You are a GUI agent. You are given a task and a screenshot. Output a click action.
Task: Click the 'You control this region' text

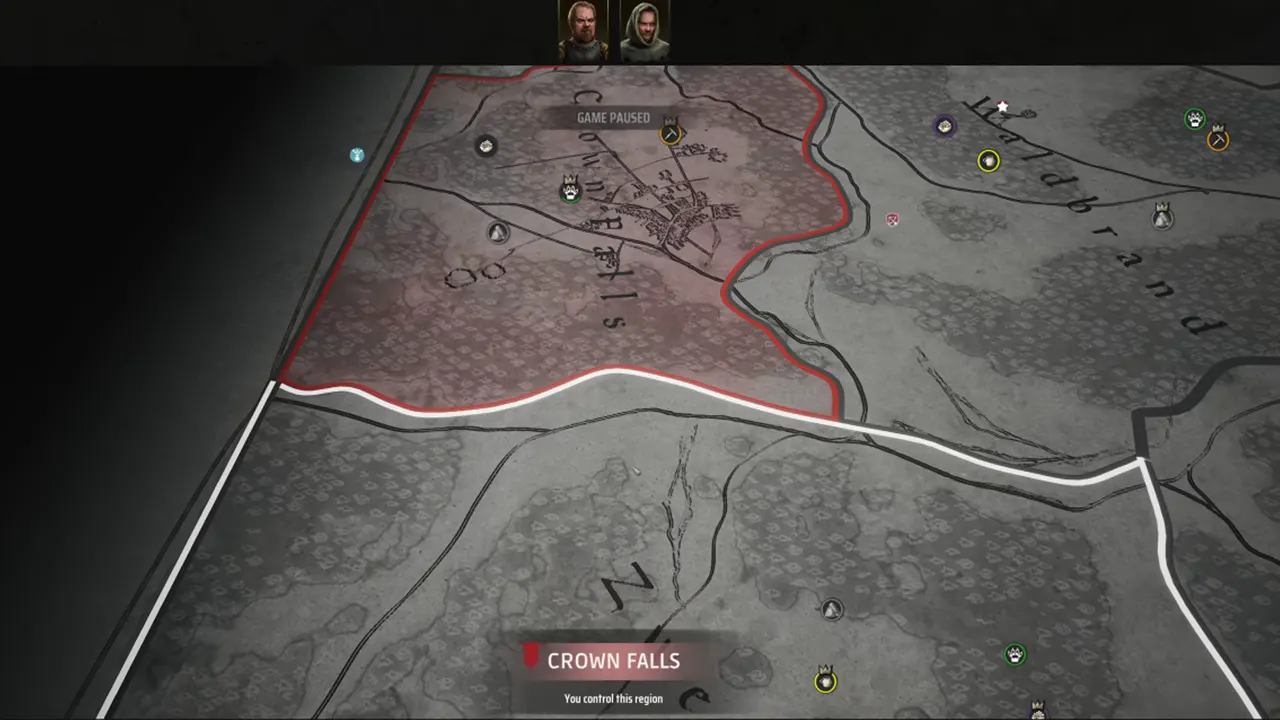613,698
